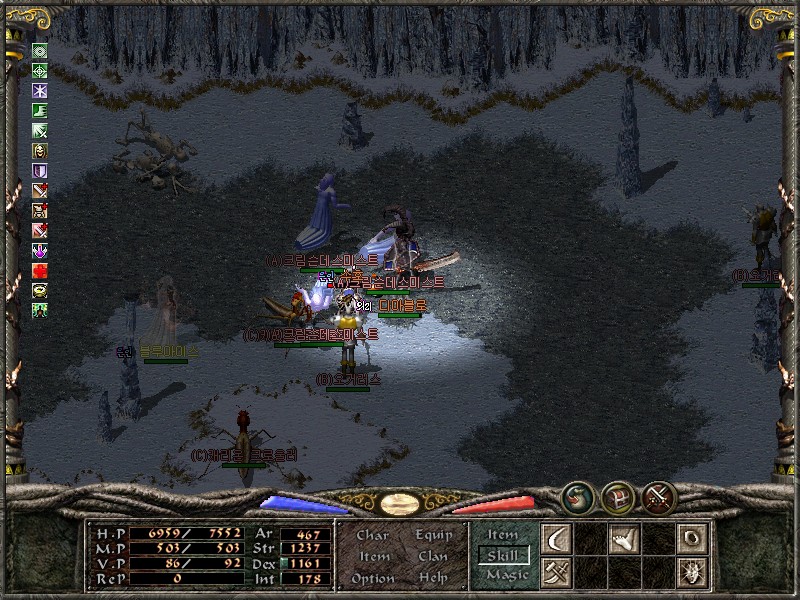Screen dimensions: 800x600
Task: Activate the crescent blade skill slot
Action: coord(556,539)
